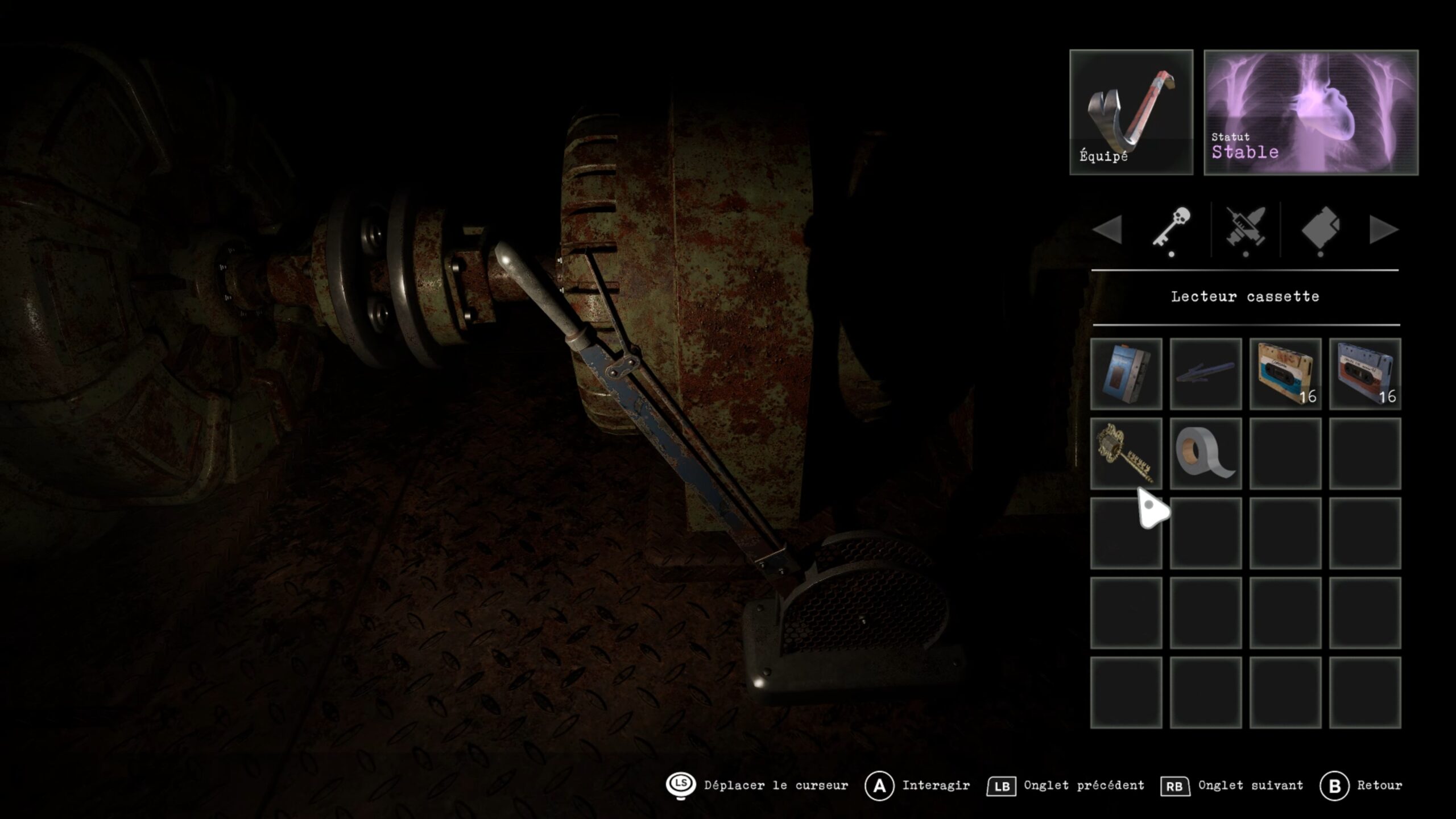Select the blue cassette player slot
Image resolution: width=1456 pixels, height=819 pixels.
point(1126,374)
